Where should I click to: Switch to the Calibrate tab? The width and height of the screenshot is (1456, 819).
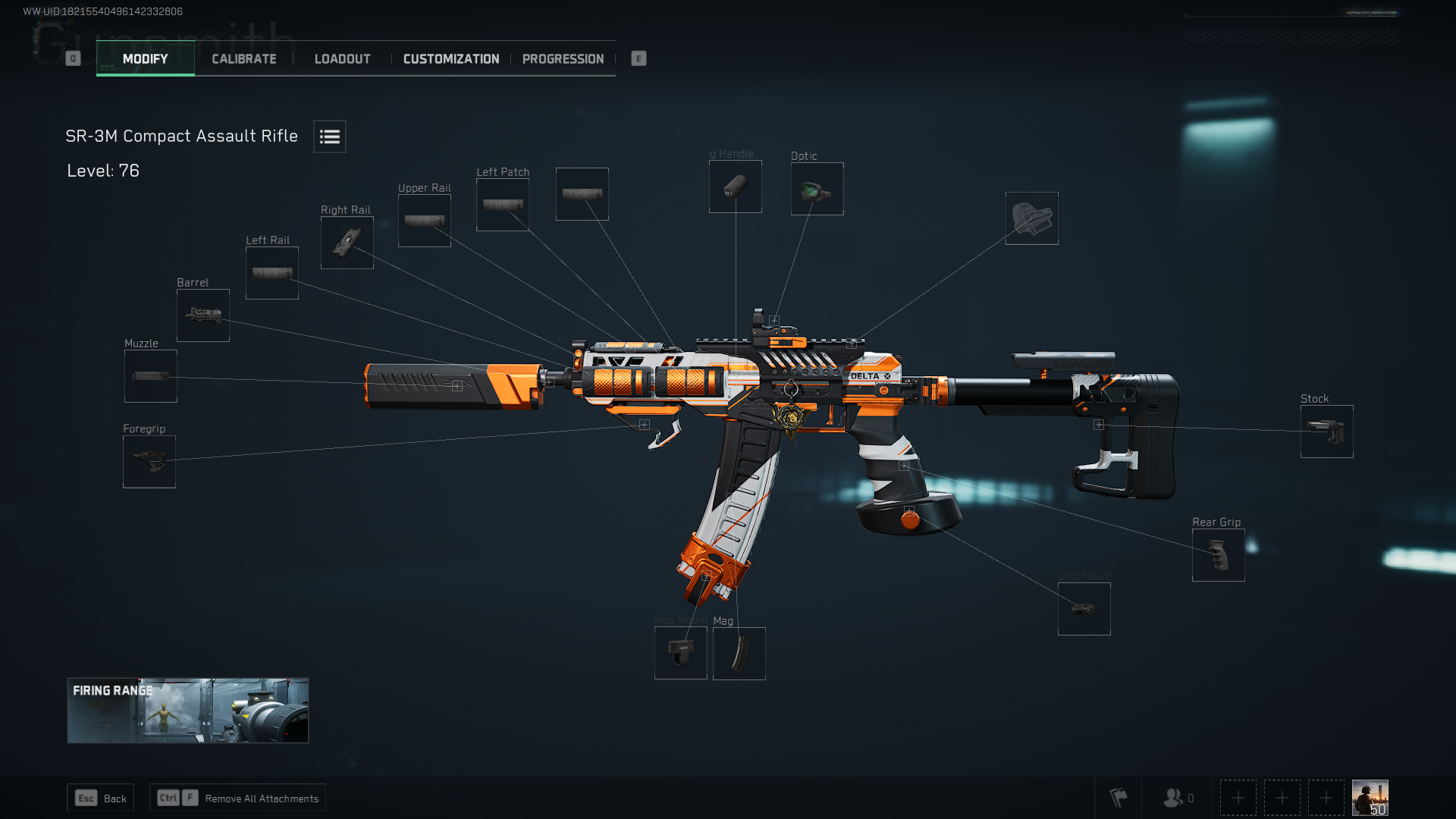pyautogui.click(x=243, y=58)
